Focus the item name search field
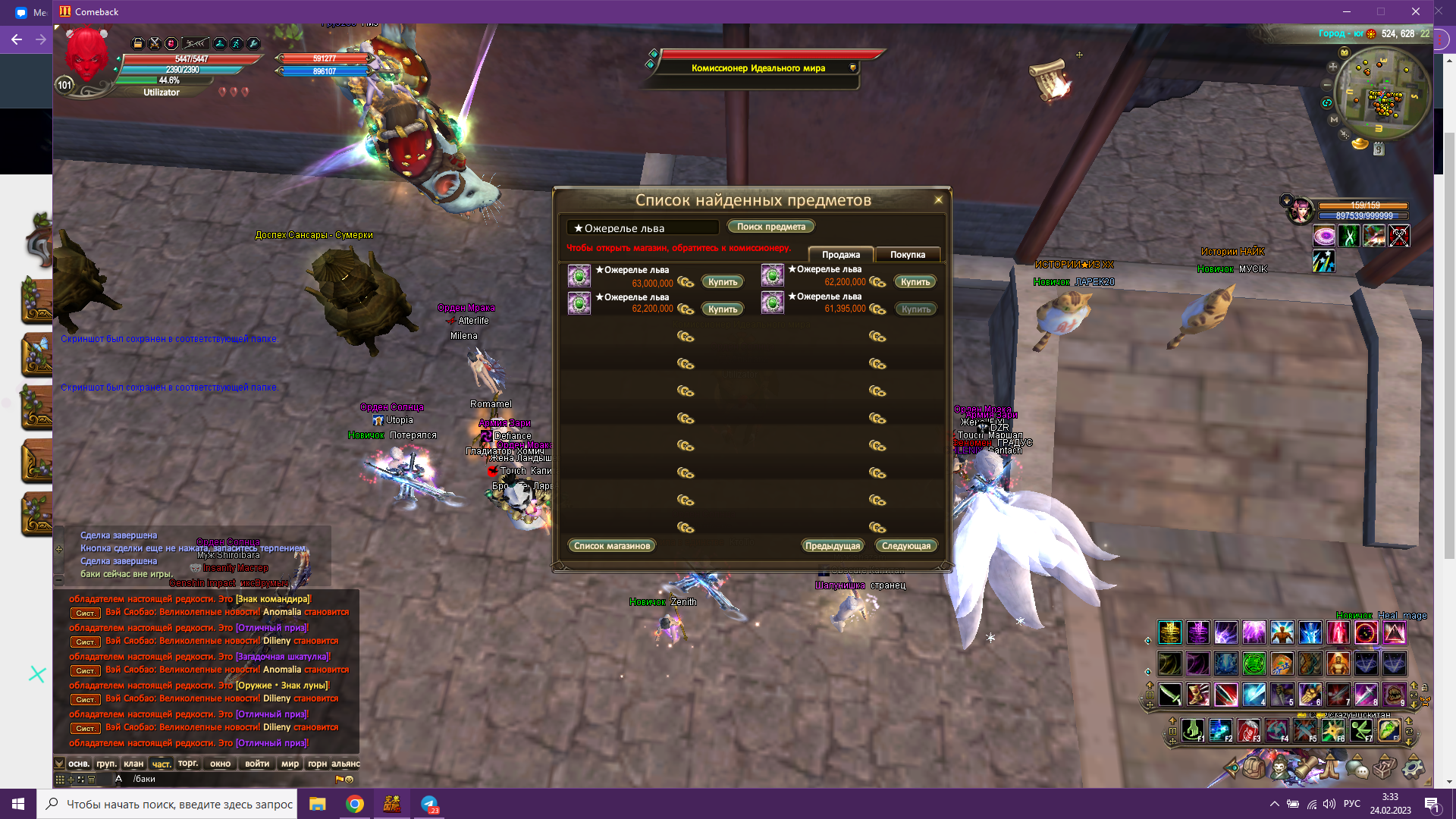Screen dimensions: 1456x819 [642, 227]
